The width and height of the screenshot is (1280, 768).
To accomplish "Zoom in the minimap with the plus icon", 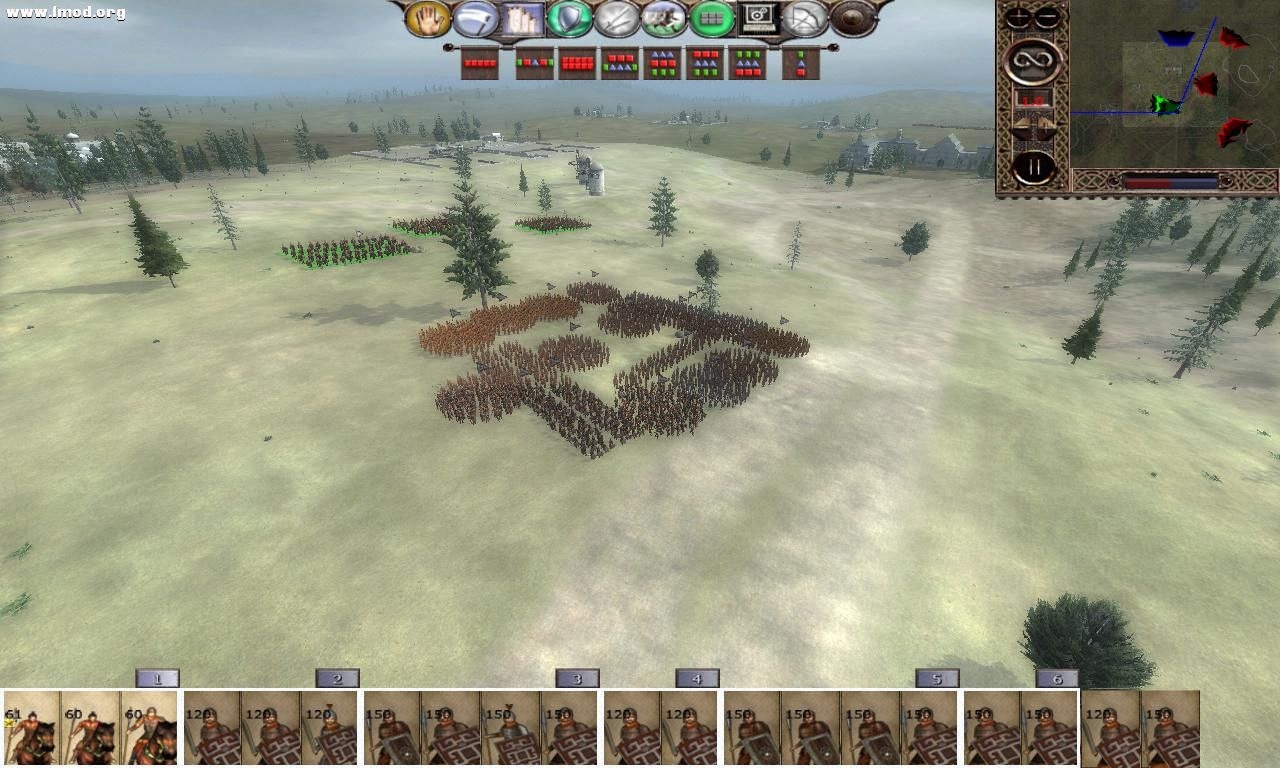I will (1018, 17).
